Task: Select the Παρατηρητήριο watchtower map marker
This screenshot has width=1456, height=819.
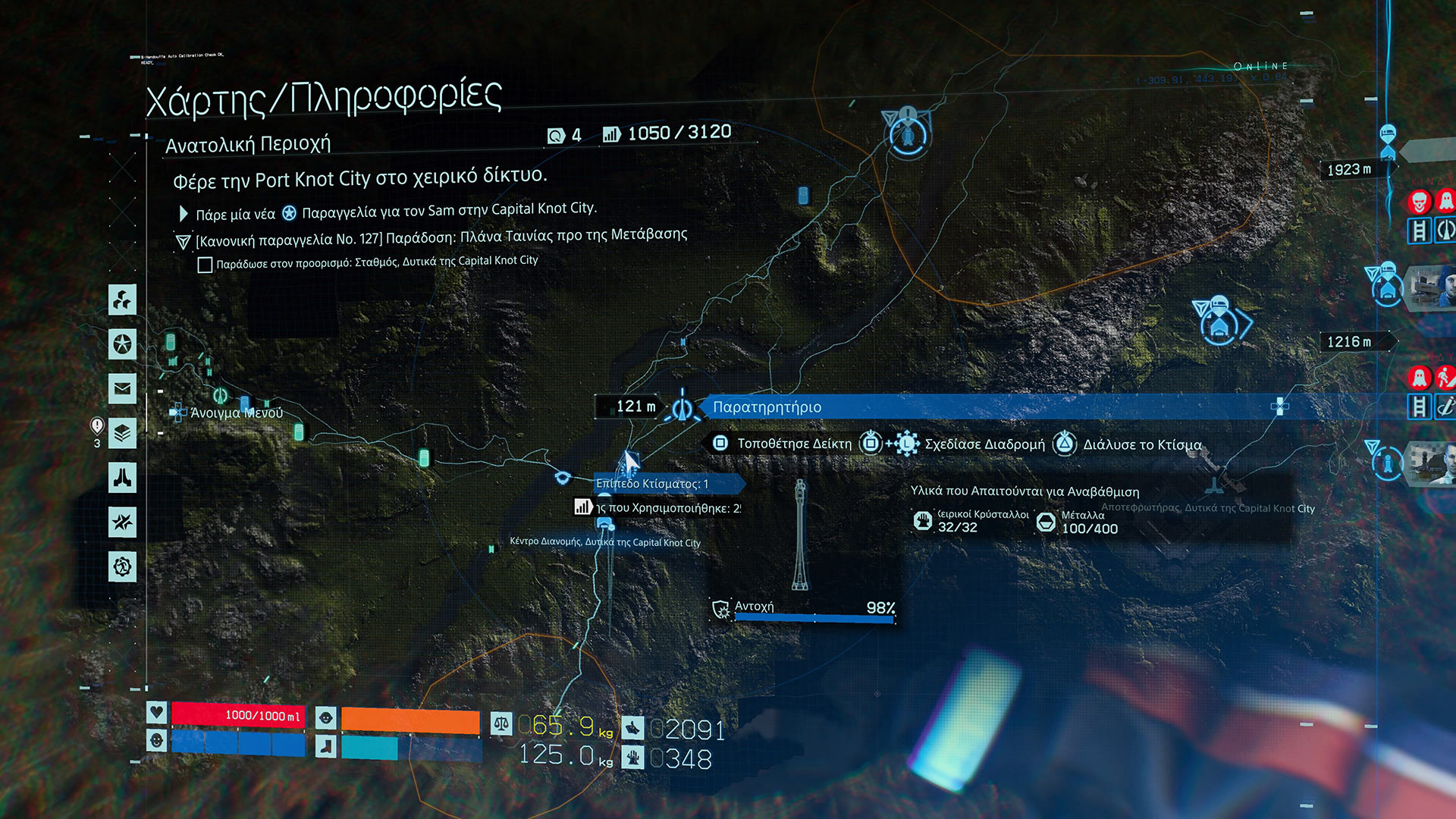Action: 682,408
